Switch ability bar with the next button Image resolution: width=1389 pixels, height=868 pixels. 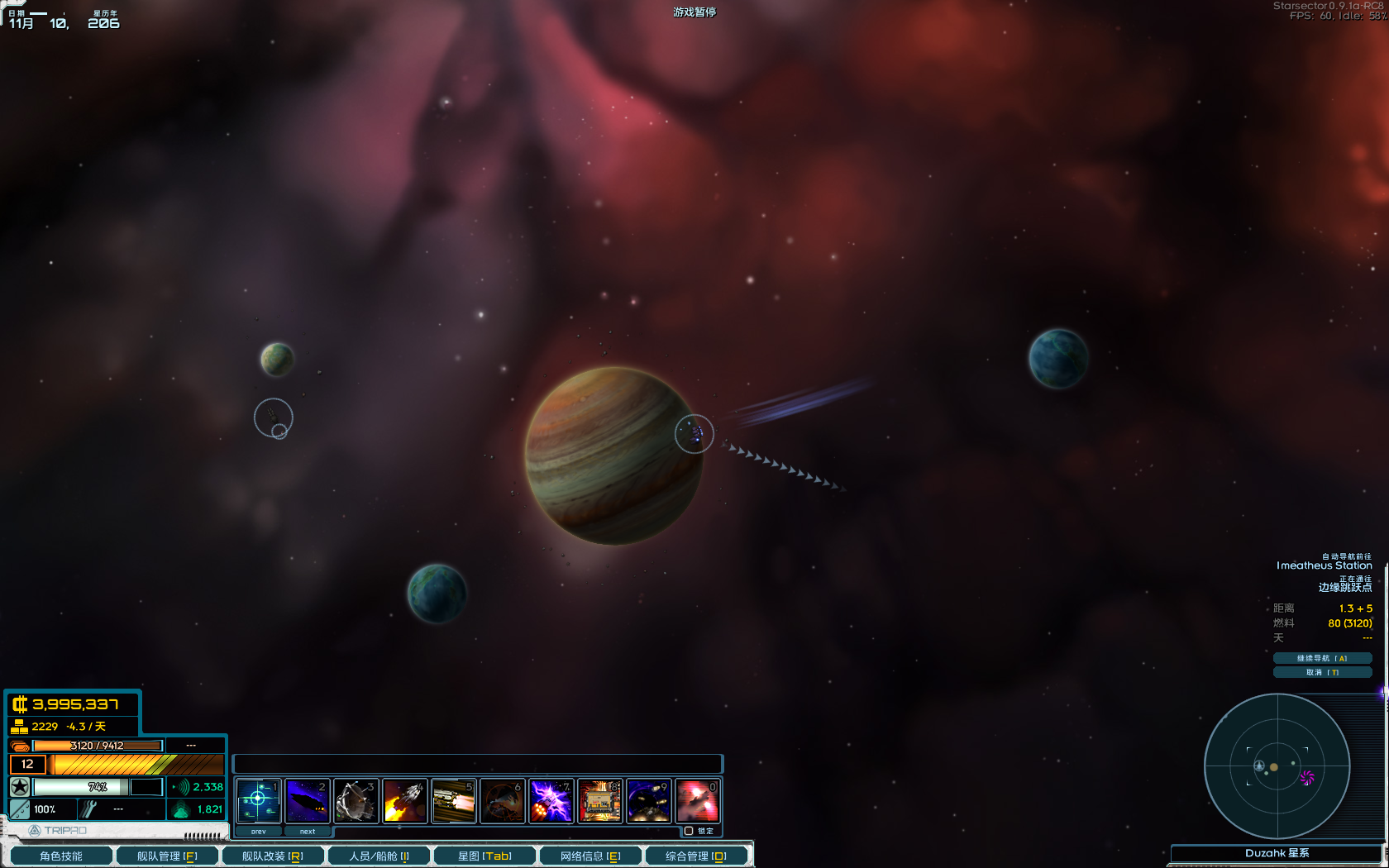click(x=308, y=831)
